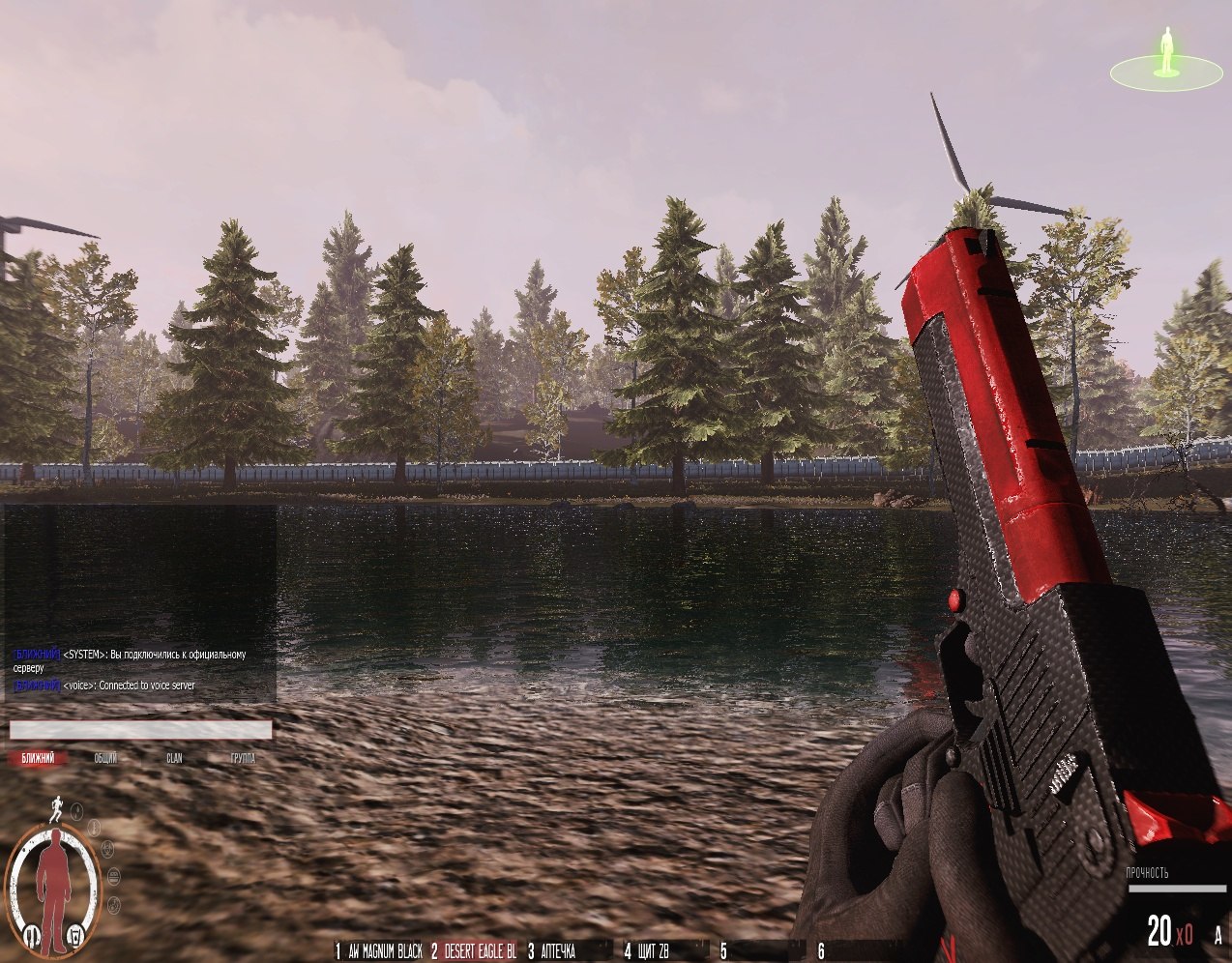Click the green player visibility indicator
Screen dimensions: 1232x963
click(x=1166, y=58)
